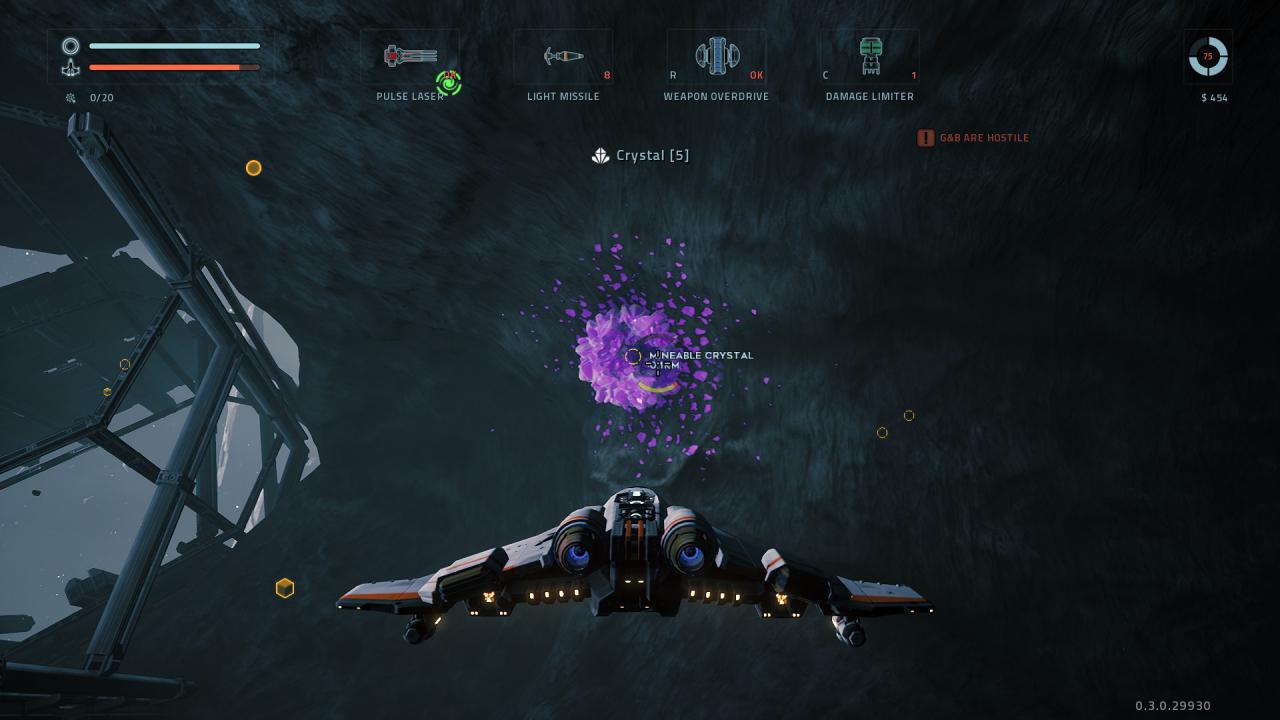Activate the Weapon Overdrive device
This screenshot has width=1280, height=720.
click(717, 56)
